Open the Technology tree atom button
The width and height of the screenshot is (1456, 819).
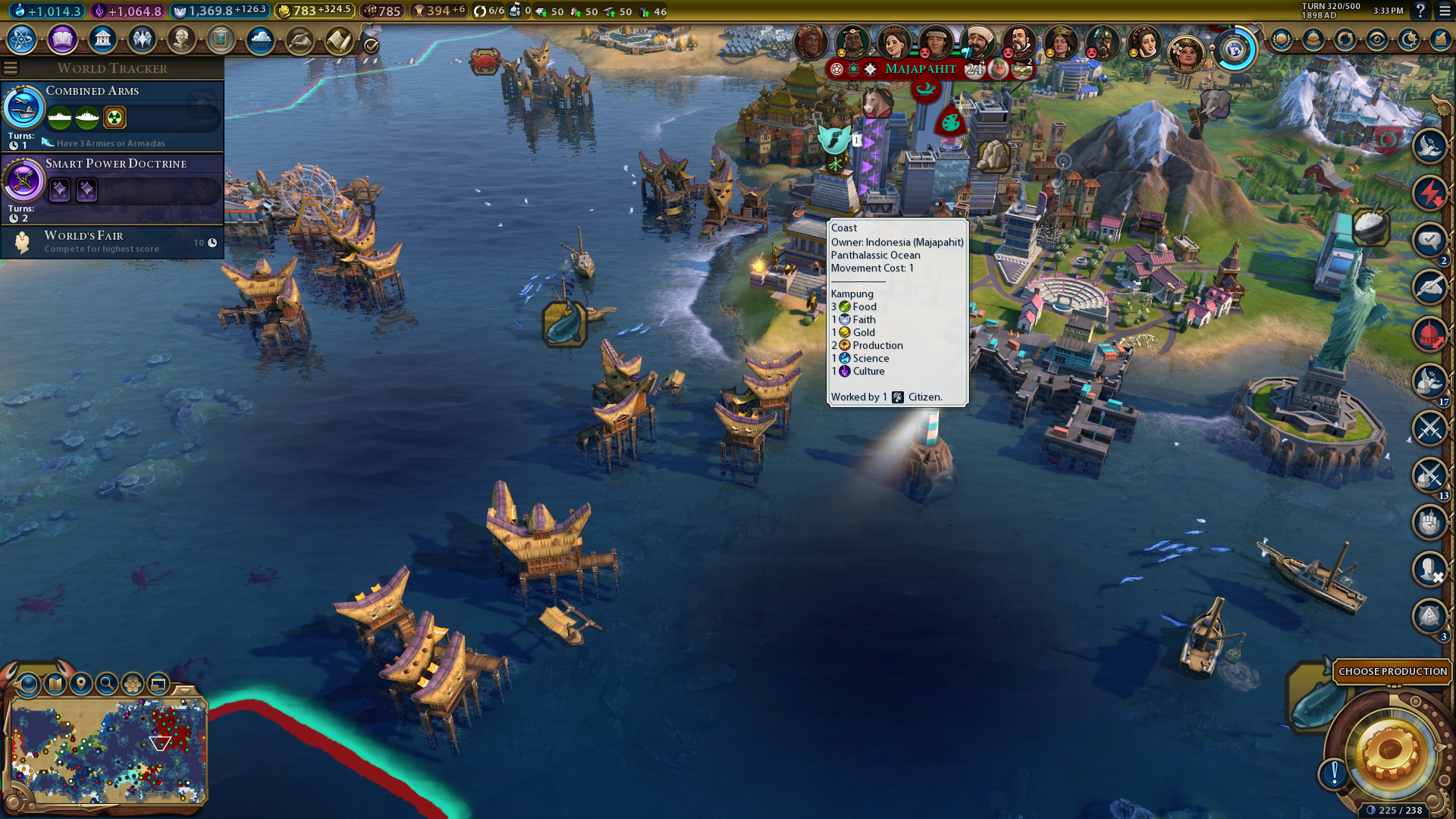coord(22,39)
